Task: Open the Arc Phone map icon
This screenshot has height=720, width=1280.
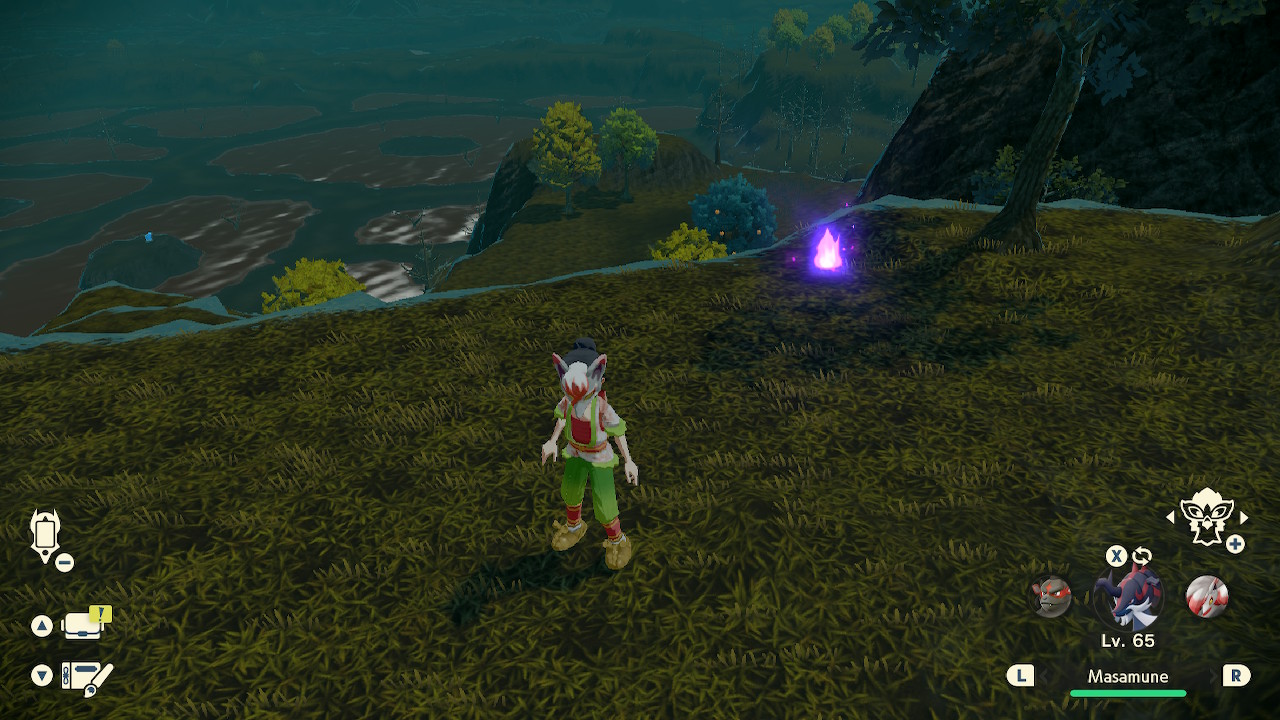Action: click(x=46, y=534)
